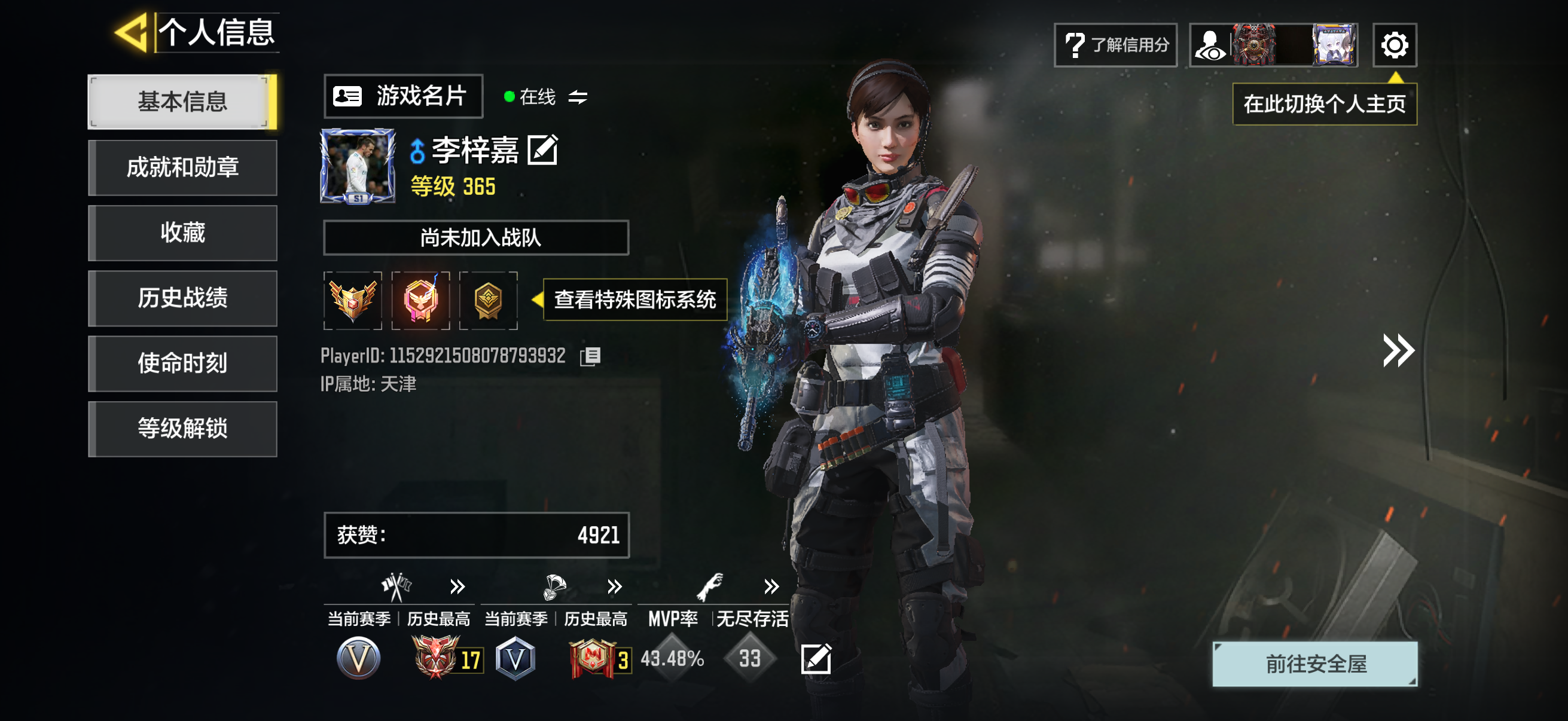Viewport: 1568px width, 721px height.
Task: Select the 基本信息 tab
Action: tap(182, 102)
